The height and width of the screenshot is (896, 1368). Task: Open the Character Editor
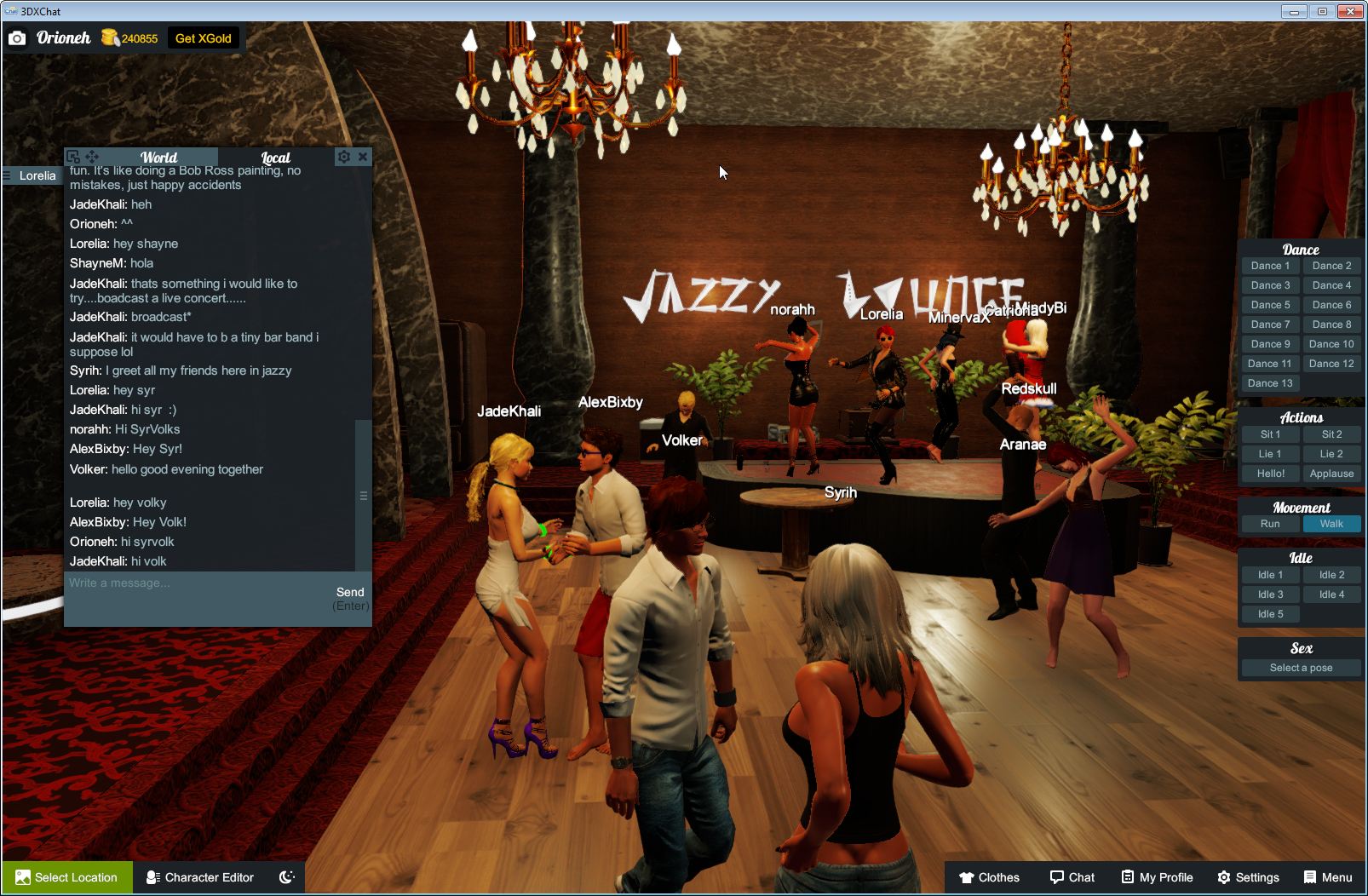tap(200, 877)
